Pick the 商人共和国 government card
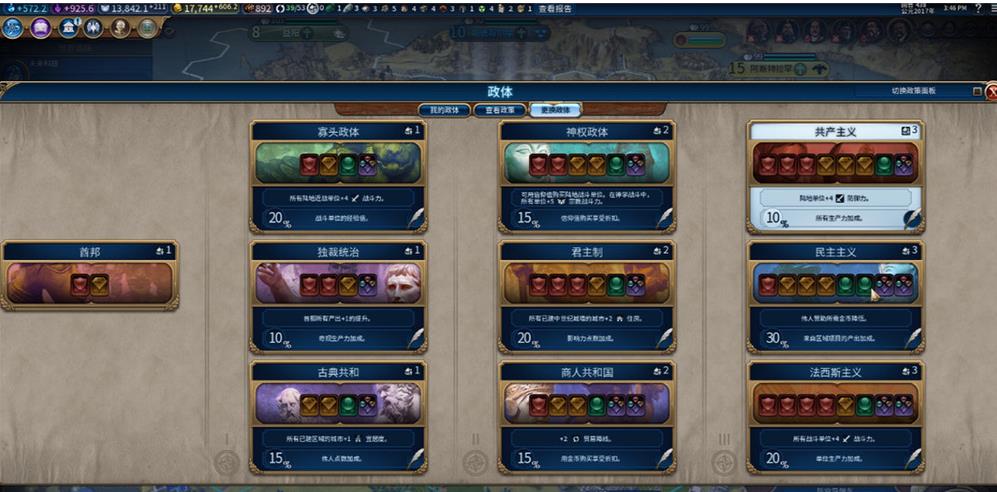Viewport: 997px width, 492px height. [x=586, y=372]
